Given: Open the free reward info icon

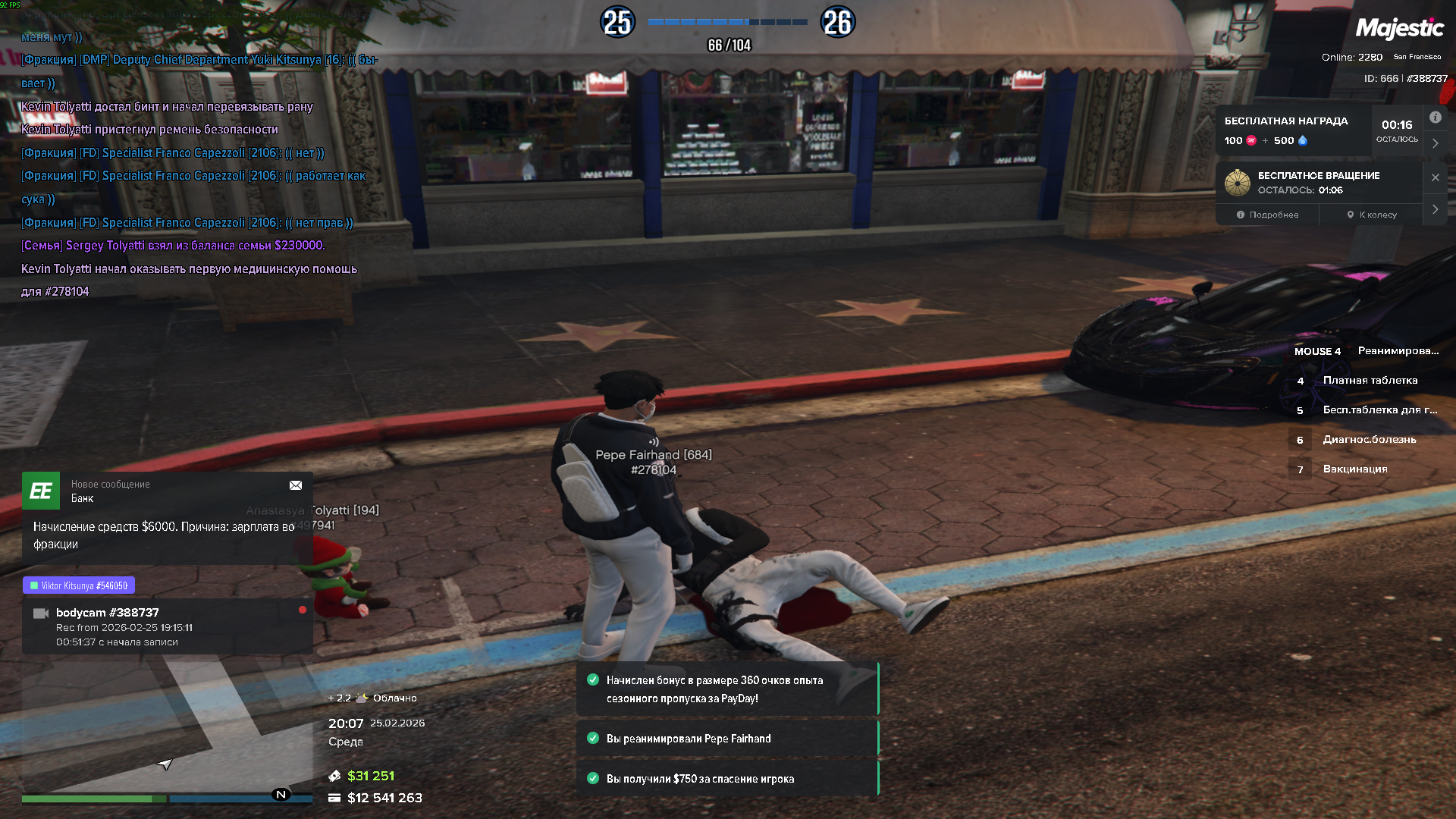Looking at the screenshot, I should 1435,118.
